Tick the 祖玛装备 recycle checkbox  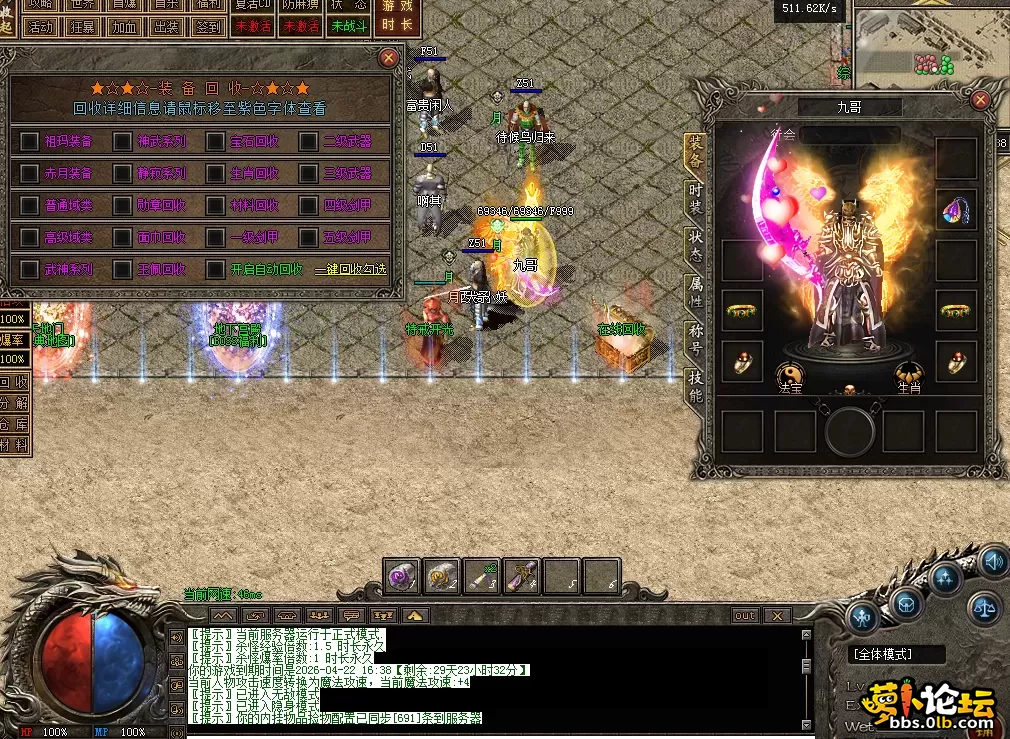point(30,142)
